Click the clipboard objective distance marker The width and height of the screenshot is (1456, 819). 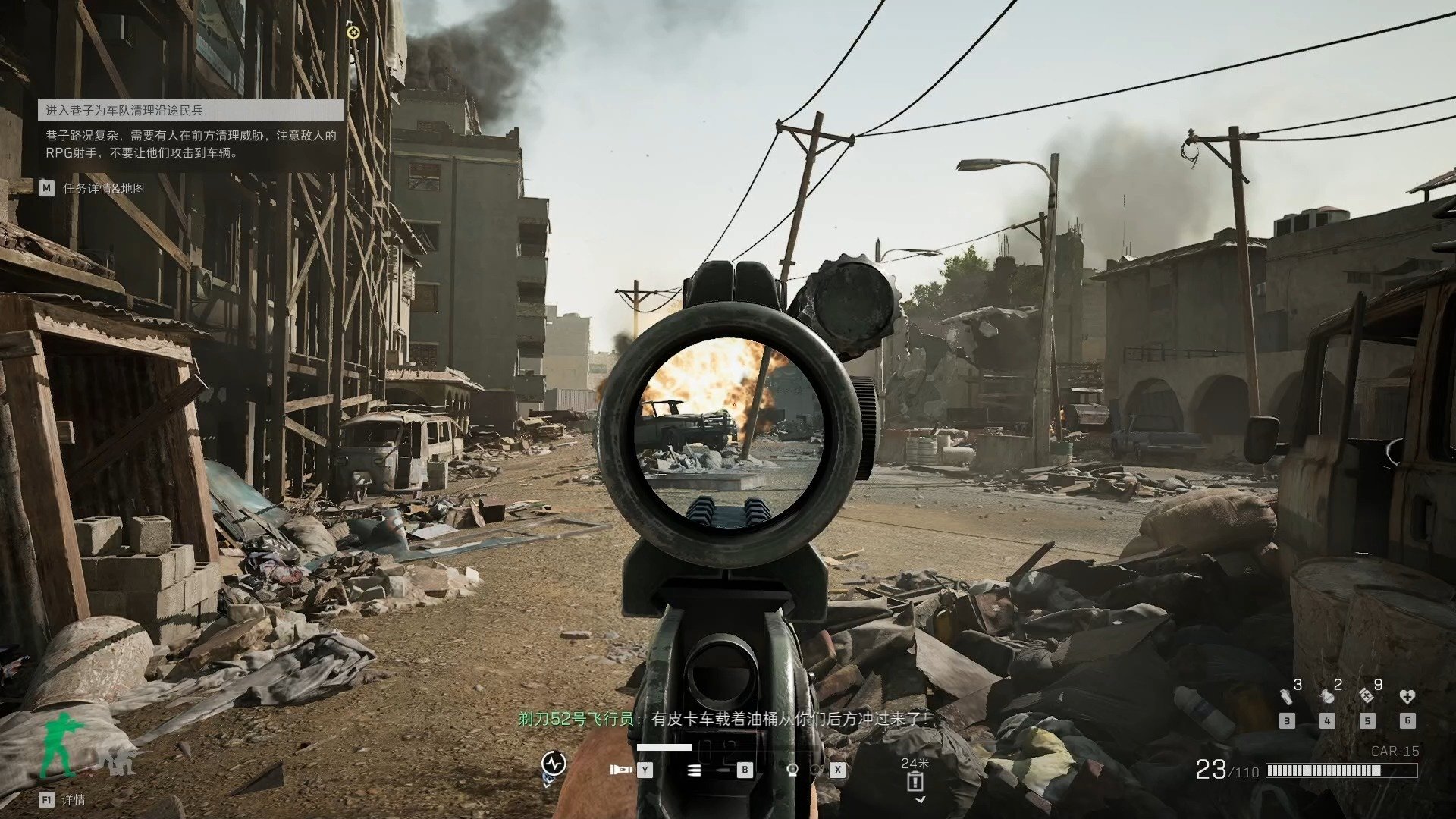915,781
